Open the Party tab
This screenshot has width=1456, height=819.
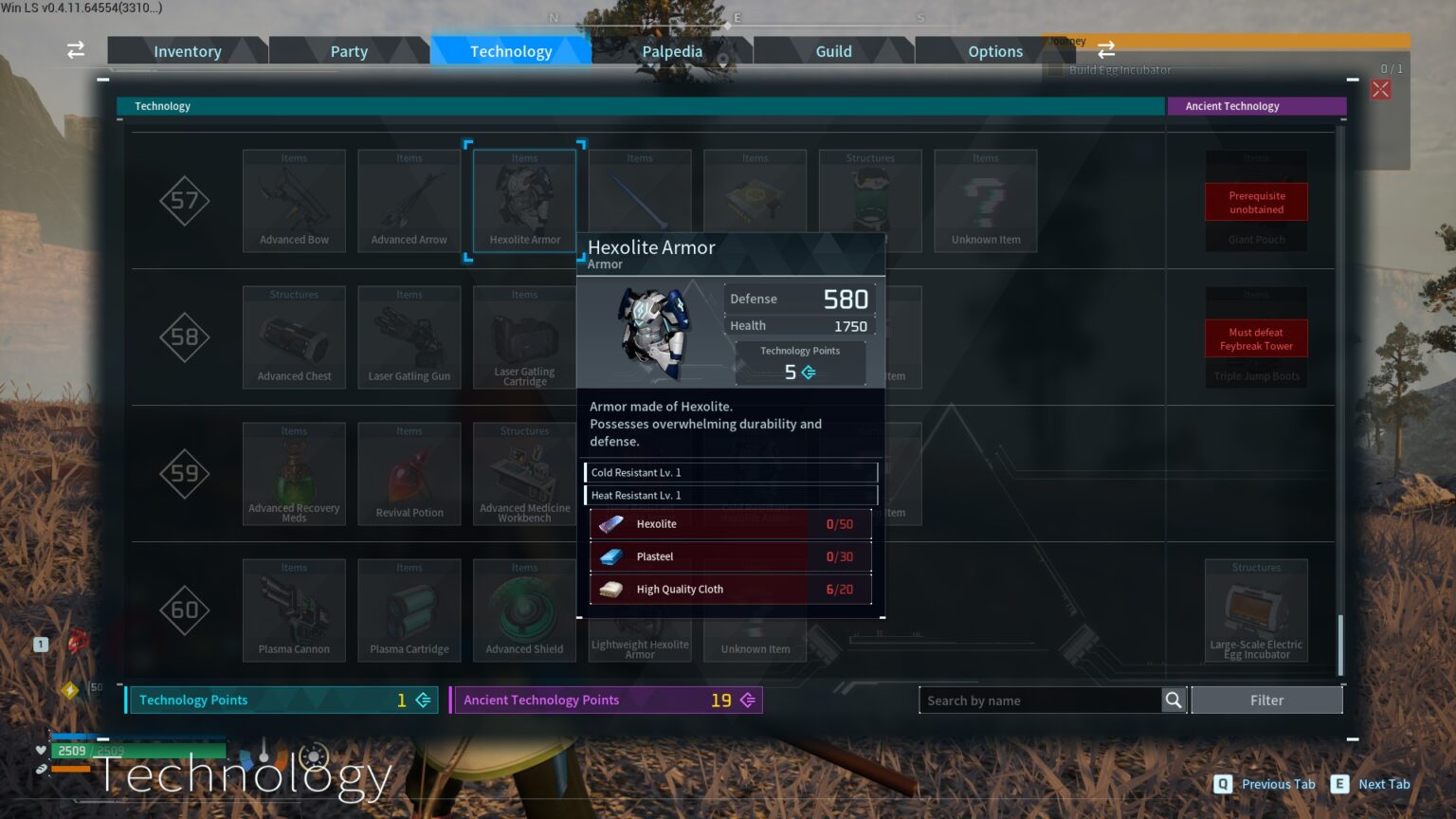pos(349,51)
